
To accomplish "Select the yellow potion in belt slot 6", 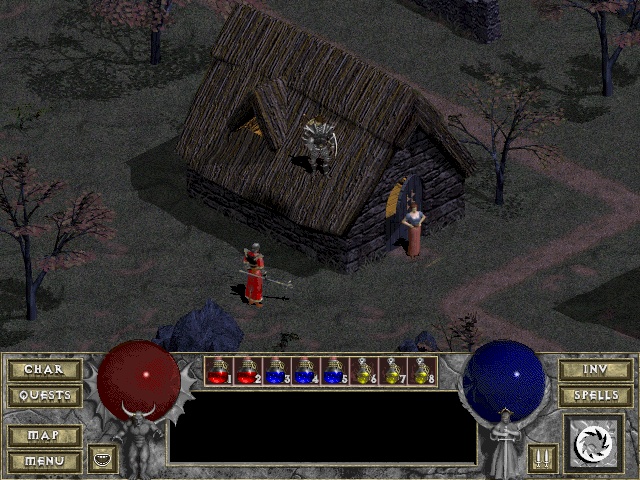I will coord(364,371).
